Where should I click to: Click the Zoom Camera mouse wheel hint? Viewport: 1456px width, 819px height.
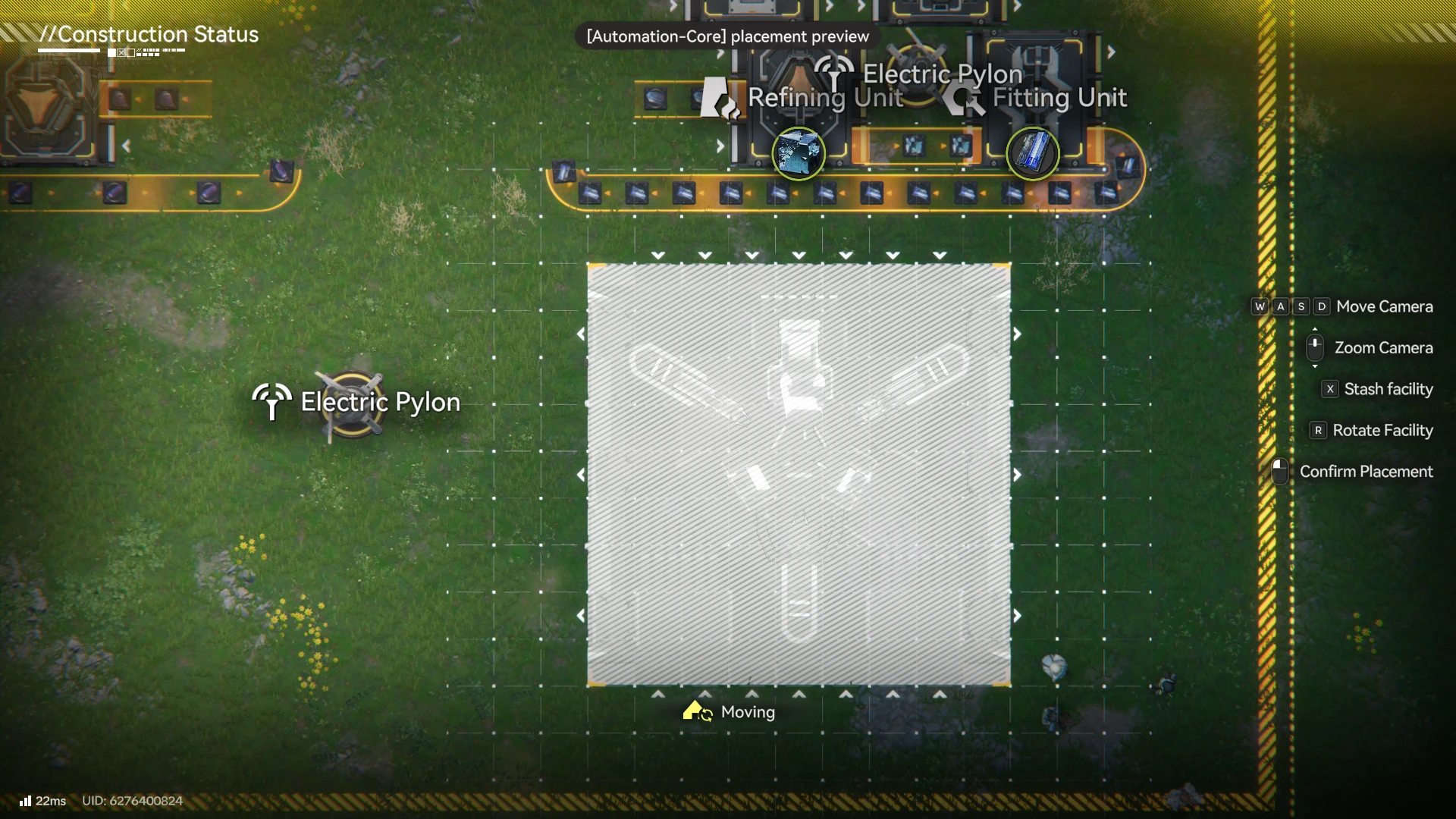coord(1316,347)
